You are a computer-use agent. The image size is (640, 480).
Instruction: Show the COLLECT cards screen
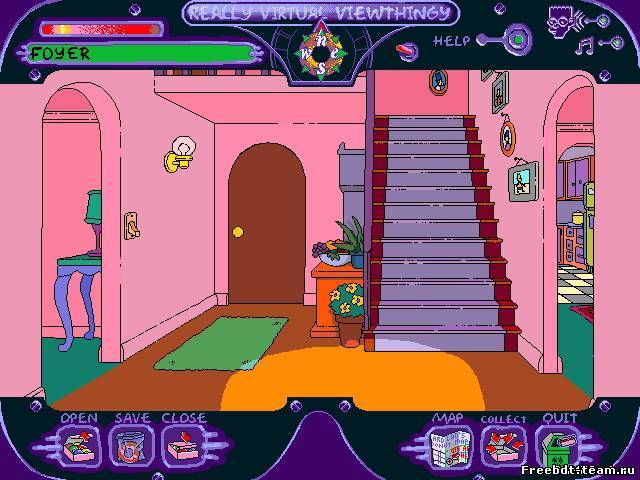501,444
